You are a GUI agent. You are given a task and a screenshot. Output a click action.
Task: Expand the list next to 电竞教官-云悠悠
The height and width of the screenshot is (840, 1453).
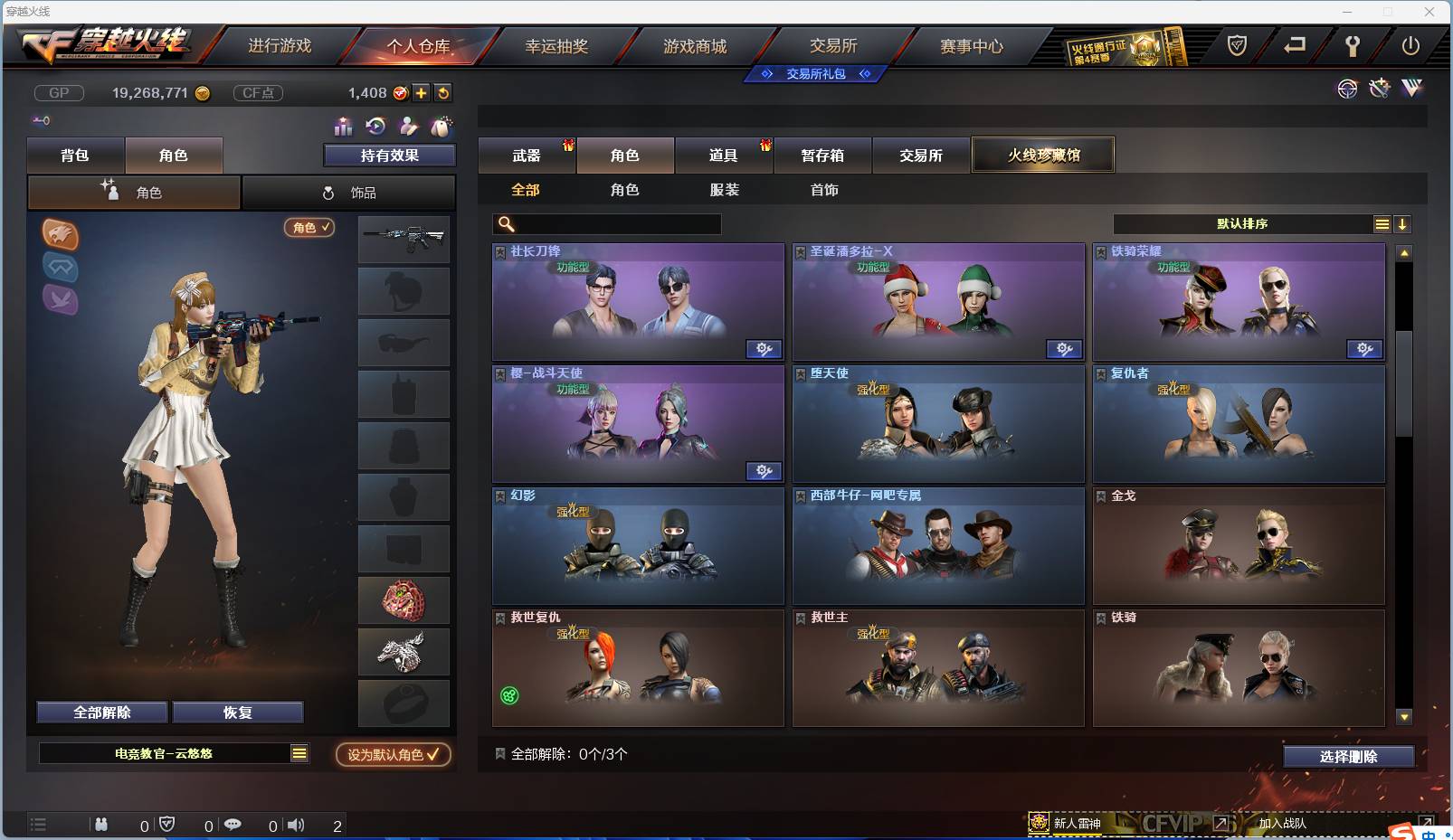click(x=298, y=752)
